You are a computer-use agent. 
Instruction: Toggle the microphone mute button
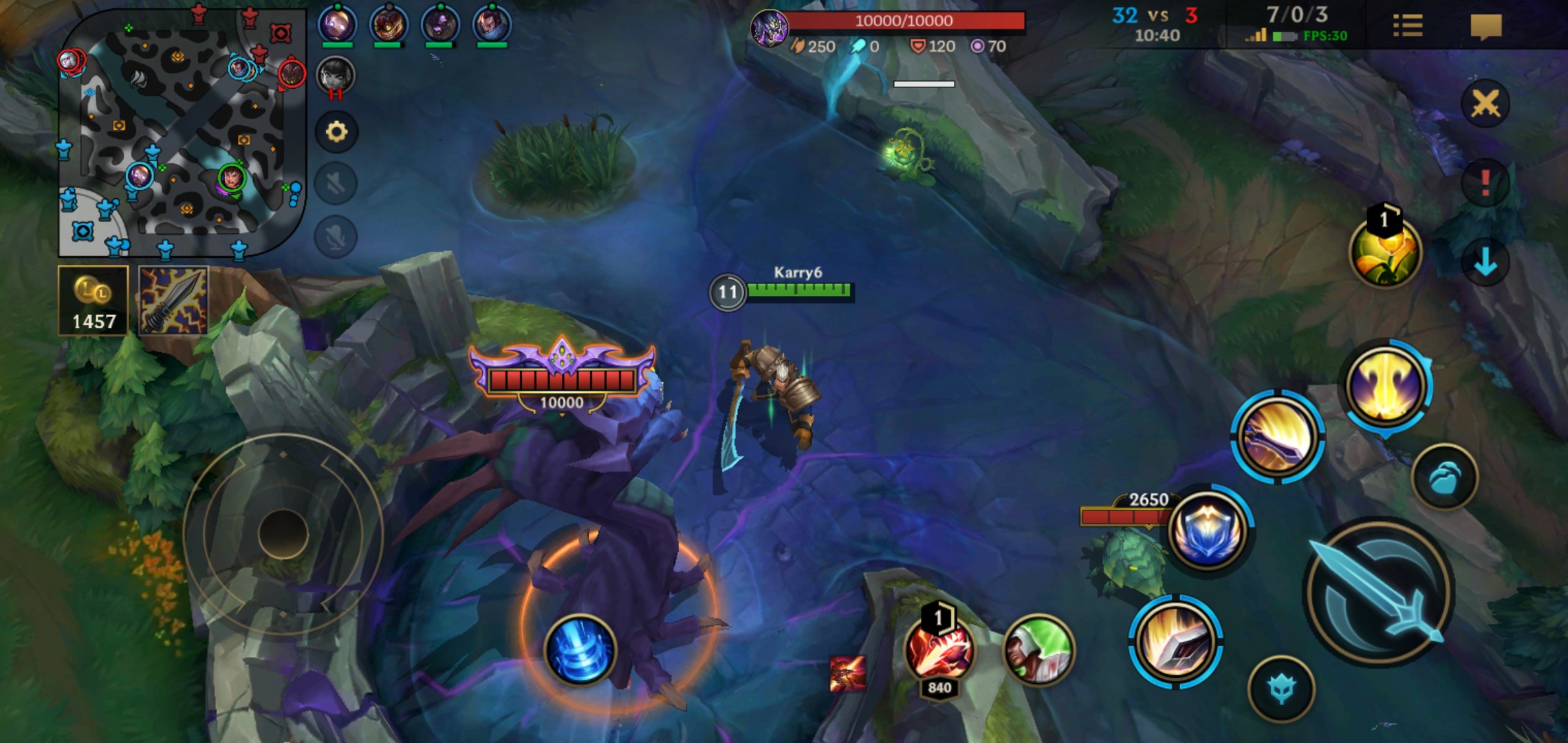coord(336,237)
